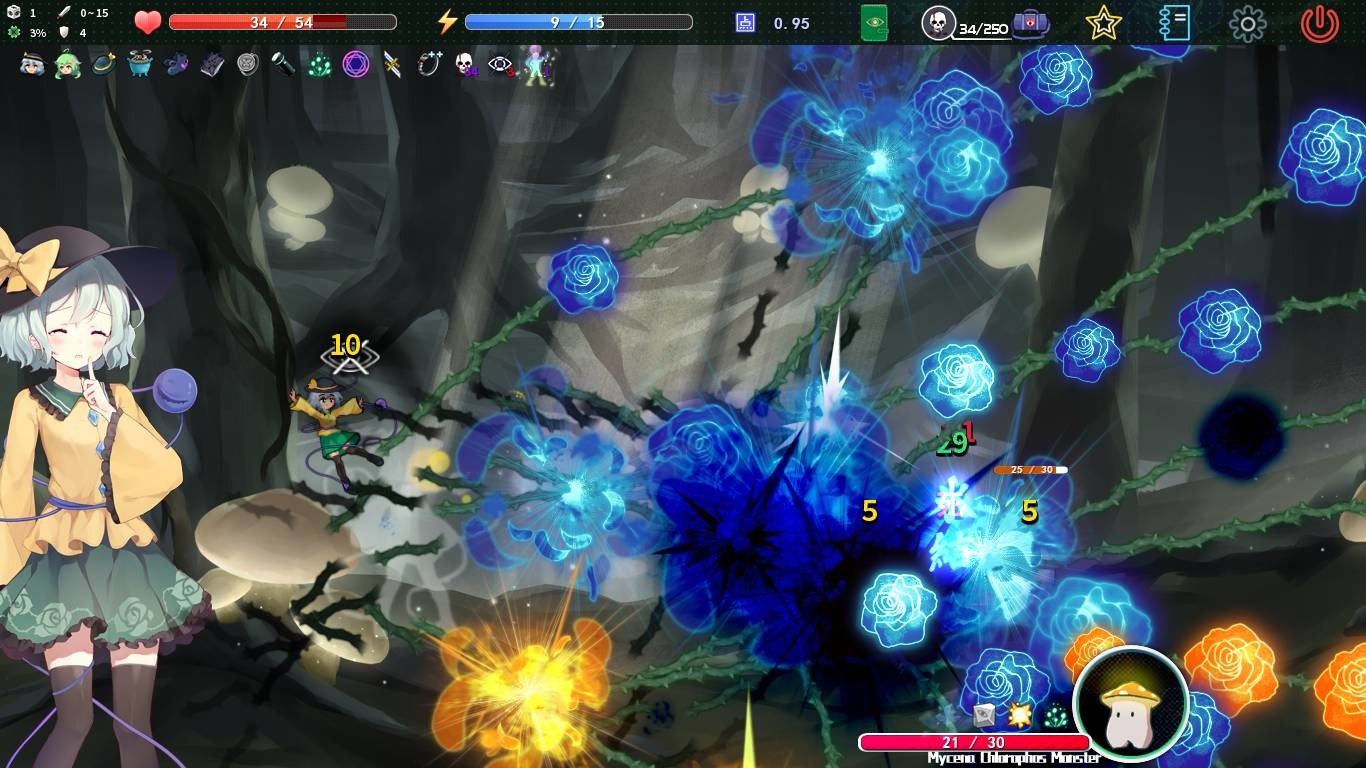Click the glowing fairy buff icon

(x=533, y=66)
